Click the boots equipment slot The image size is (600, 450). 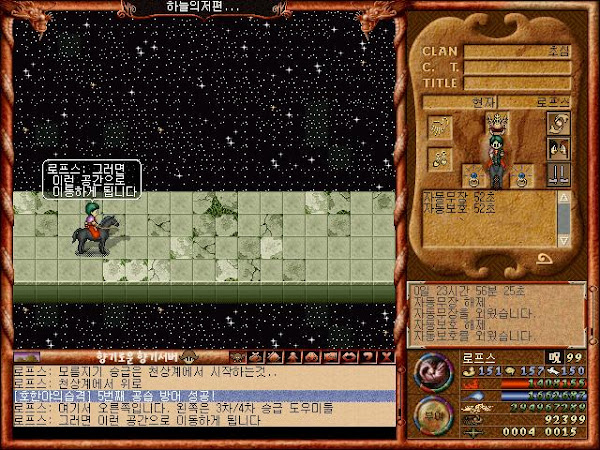[556, 175]
